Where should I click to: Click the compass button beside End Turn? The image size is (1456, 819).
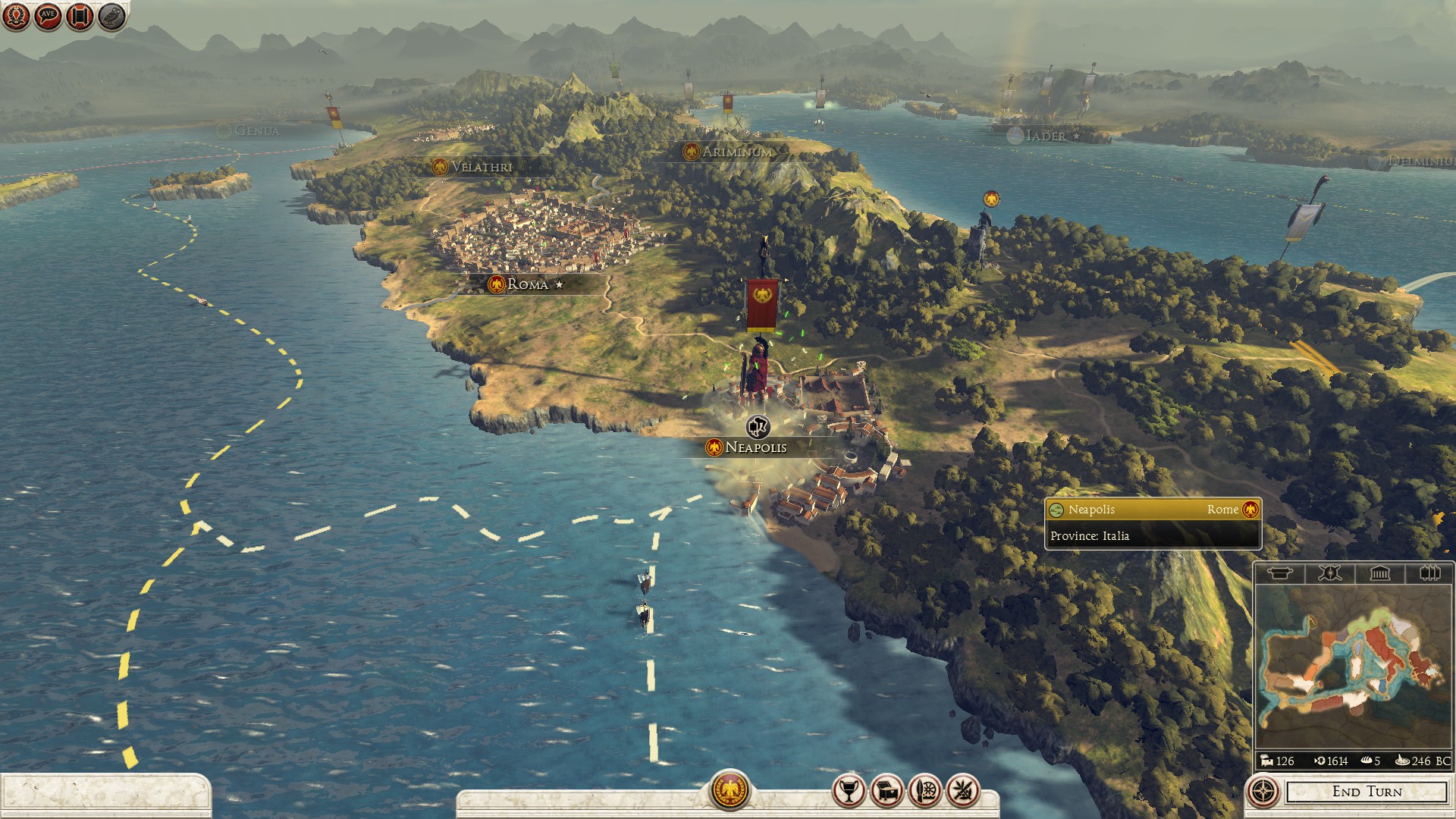(1263, 792)
